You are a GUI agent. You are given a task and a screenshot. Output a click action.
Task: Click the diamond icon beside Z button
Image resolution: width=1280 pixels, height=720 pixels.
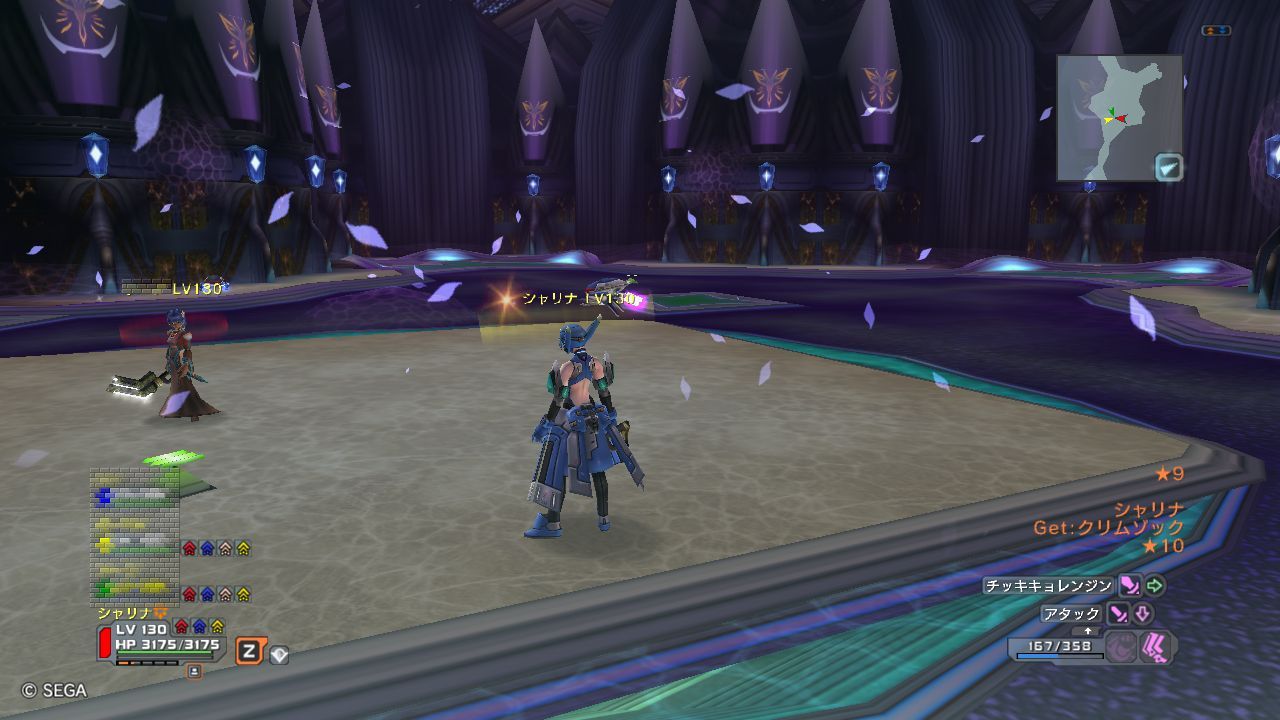coord(279,655)
